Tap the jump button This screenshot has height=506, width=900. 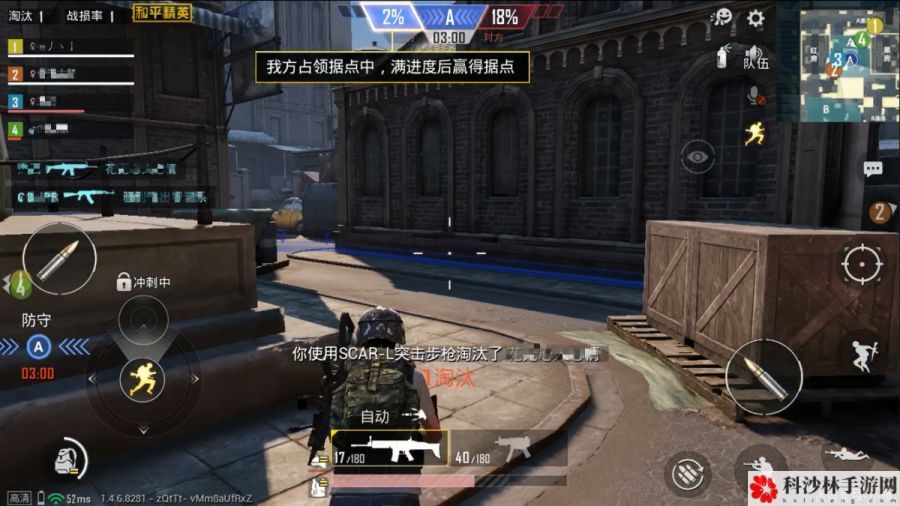[860, 355]
